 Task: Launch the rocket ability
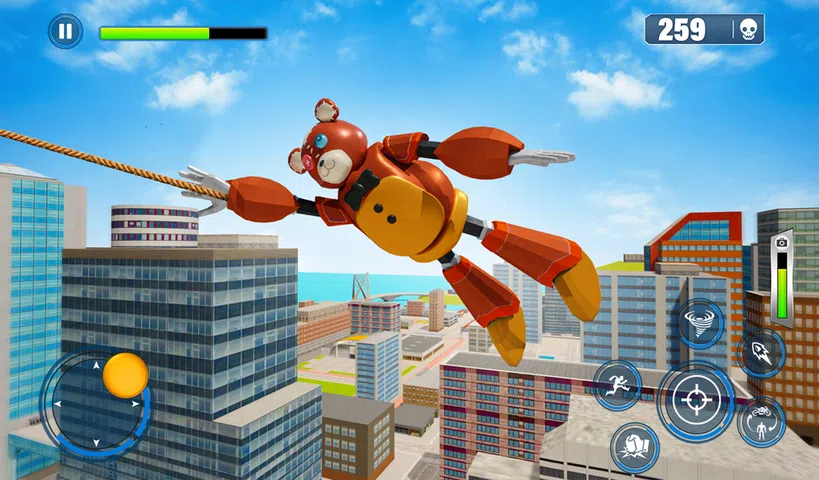pos(761,354)
